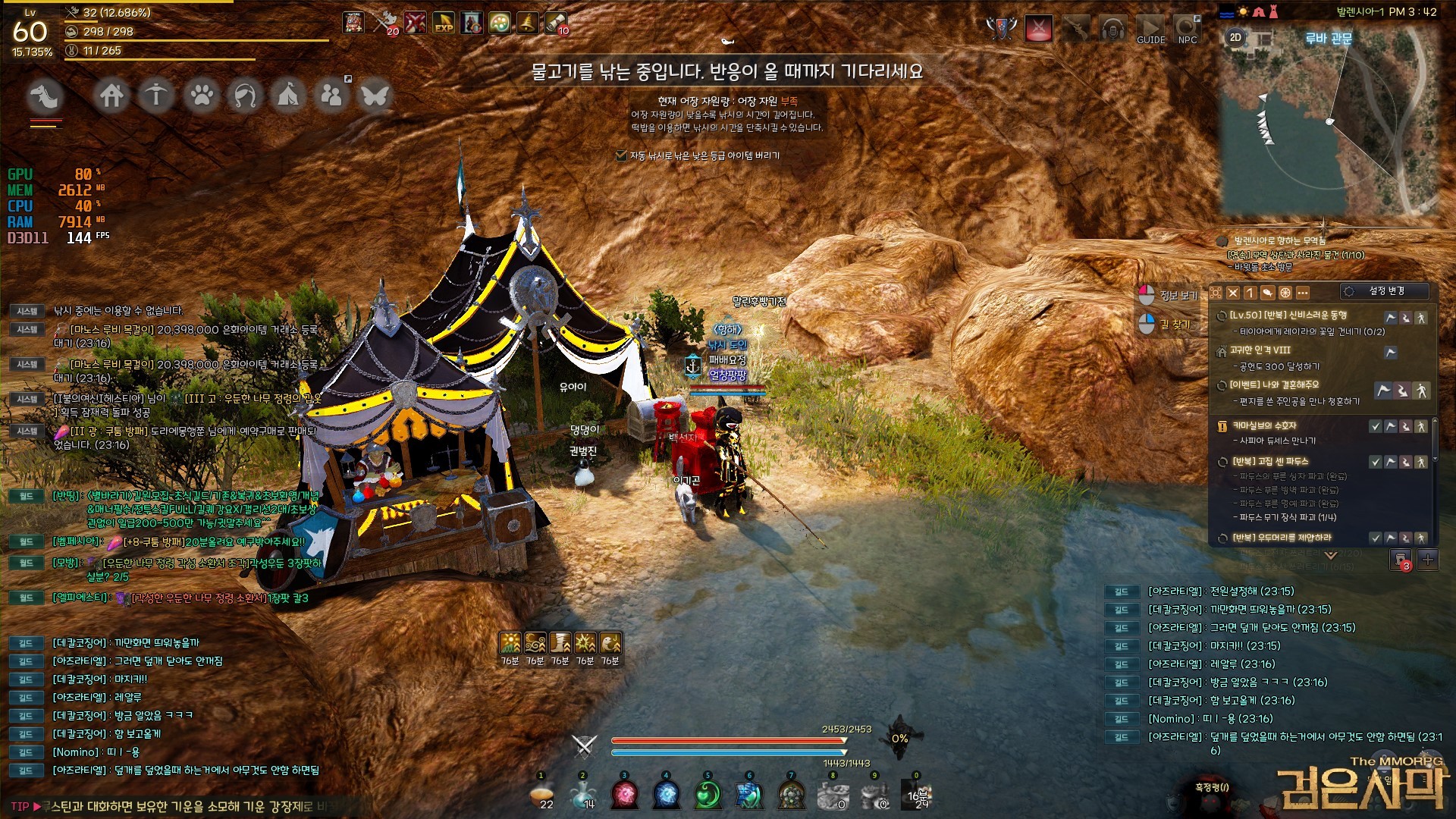Viewport: 1456px width, 819px height.
Task: Open the butterfly fairy icon
Action: point(375,96)
